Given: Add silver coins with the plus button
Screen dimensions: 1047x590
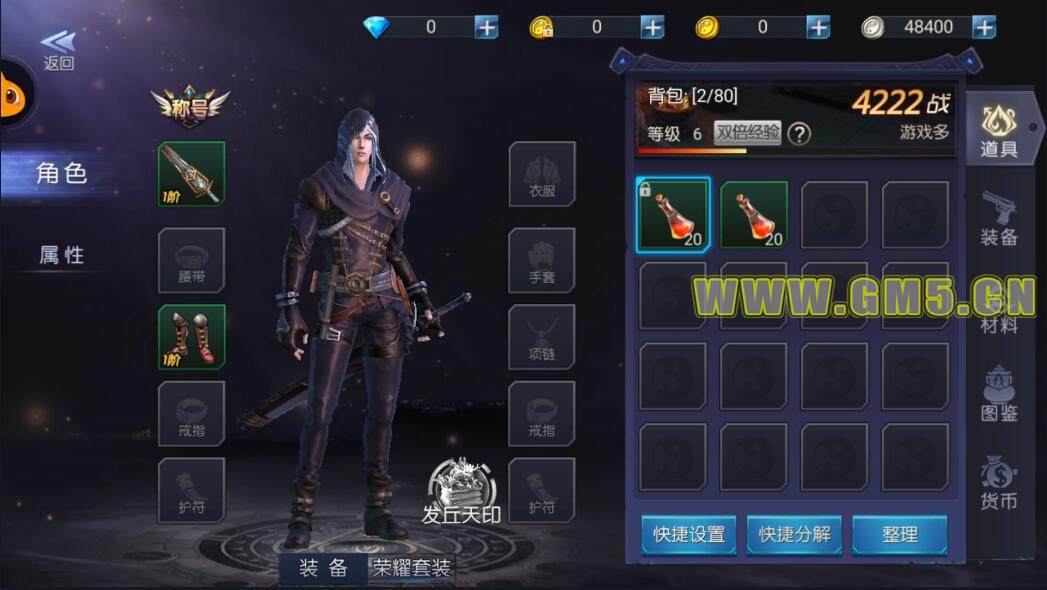Looking at the screenshot, I should point(984,27).
